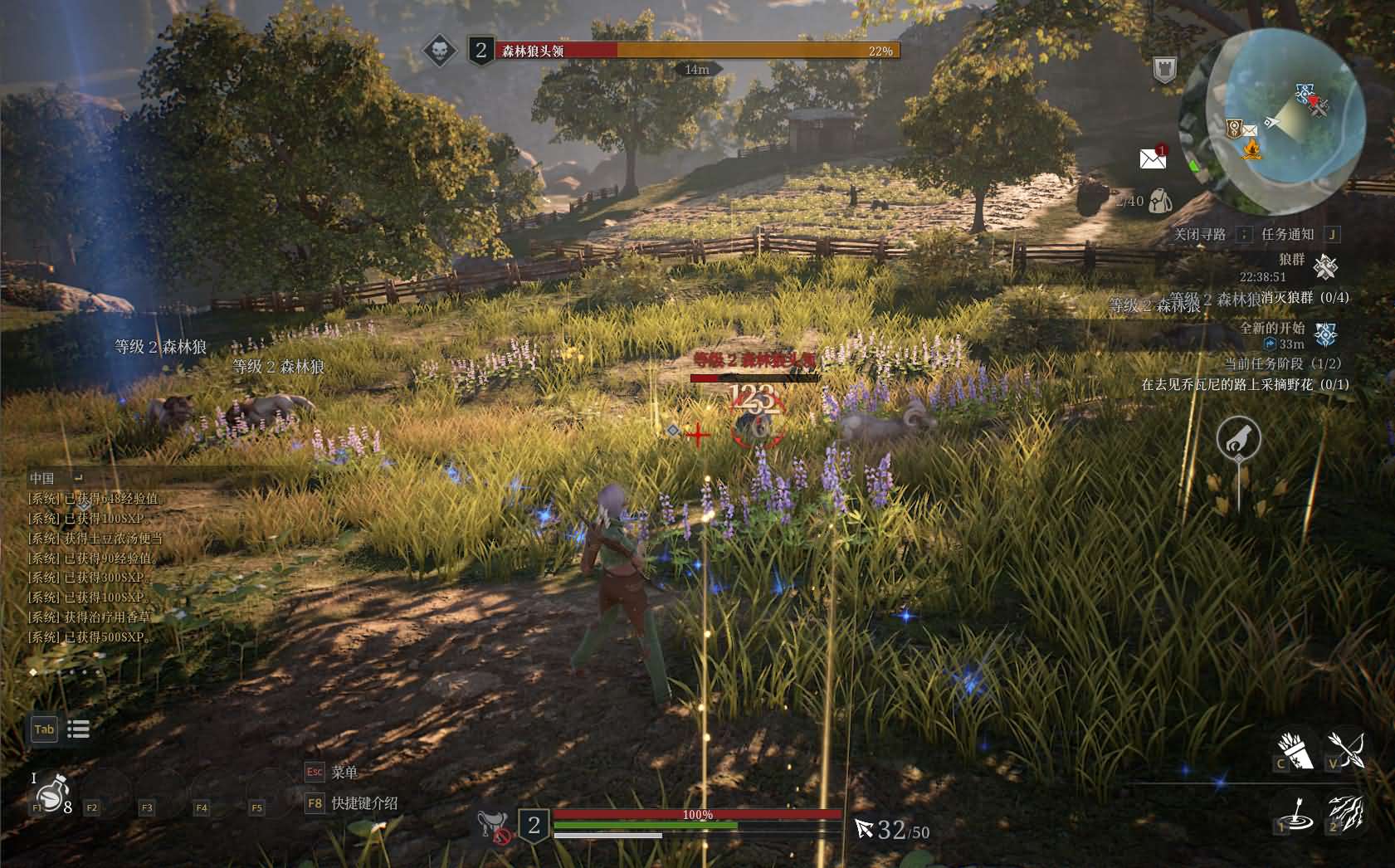Image resolution: width=1395 pixels, height=868 pixels.
Task: Open F8 快捷键介绍 hotkey guide
Action: click(349, 803)
